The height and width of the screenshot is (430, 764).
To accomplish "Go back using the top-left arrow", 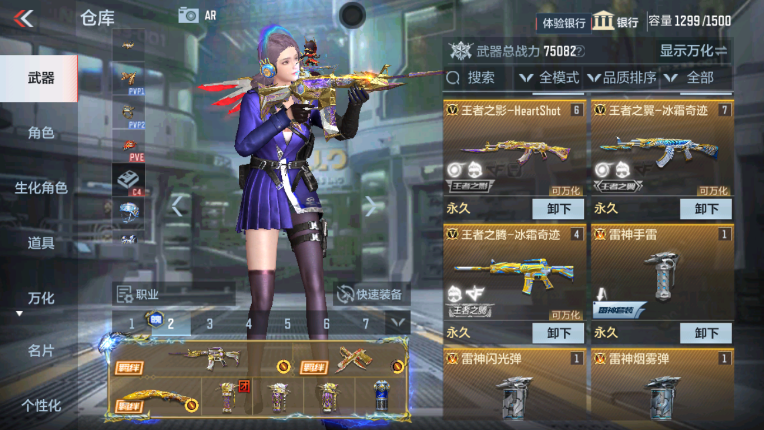I will tap(23, 16).
